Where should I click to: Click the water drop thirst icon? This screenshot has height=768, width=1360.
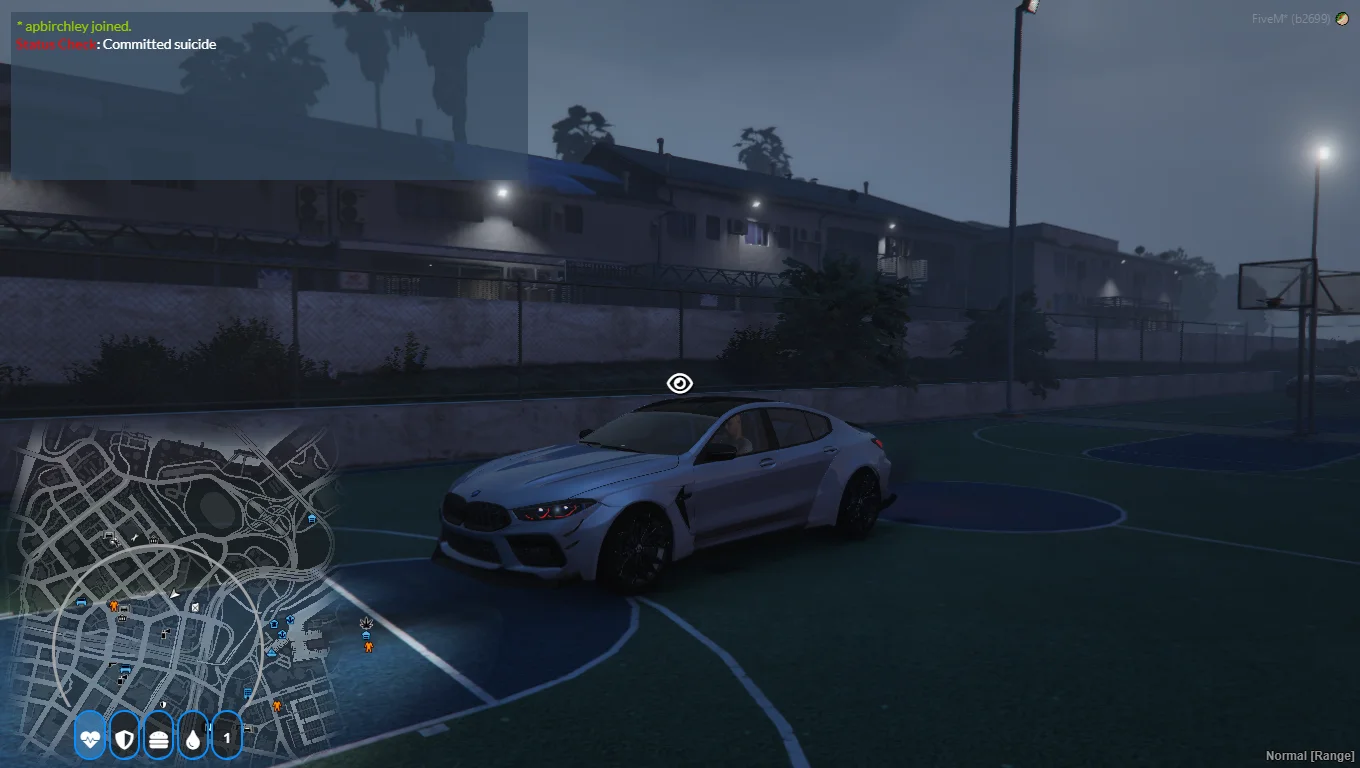tap(192, 738)
